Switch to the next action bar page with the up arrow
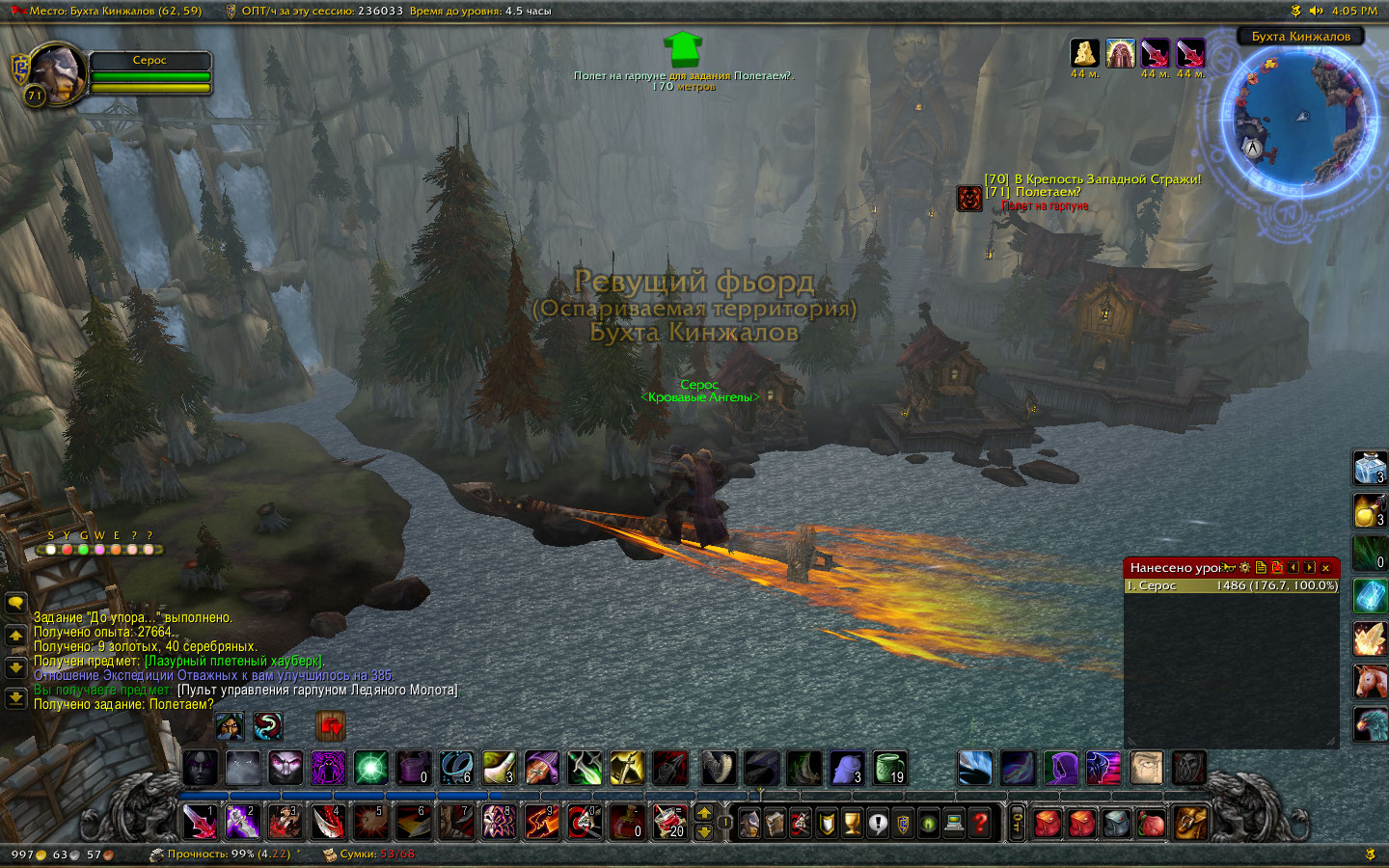The image size is (1389, 868). (704, 812)
